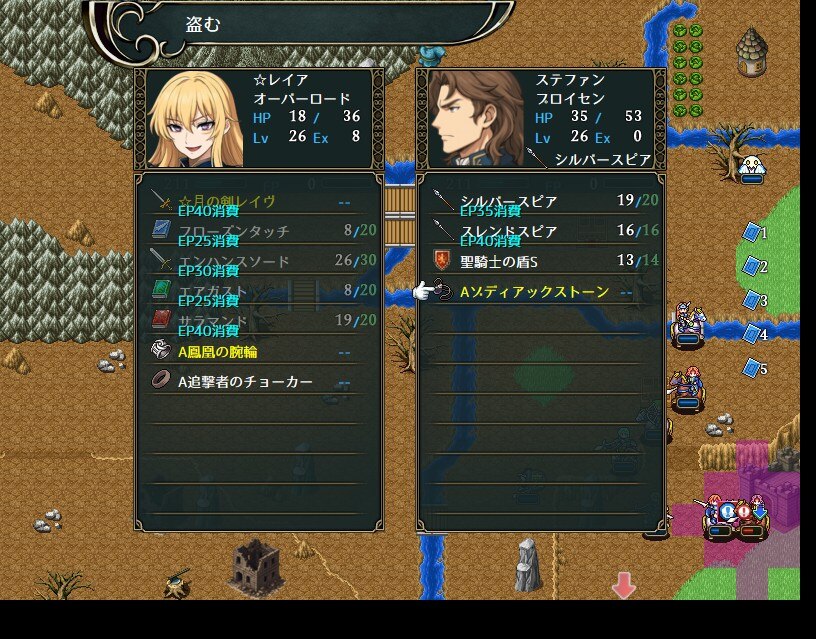Select Aゾディアックストーン to steal
The image size is (816, 639).
pyautogui.click(x=535, y=292)
